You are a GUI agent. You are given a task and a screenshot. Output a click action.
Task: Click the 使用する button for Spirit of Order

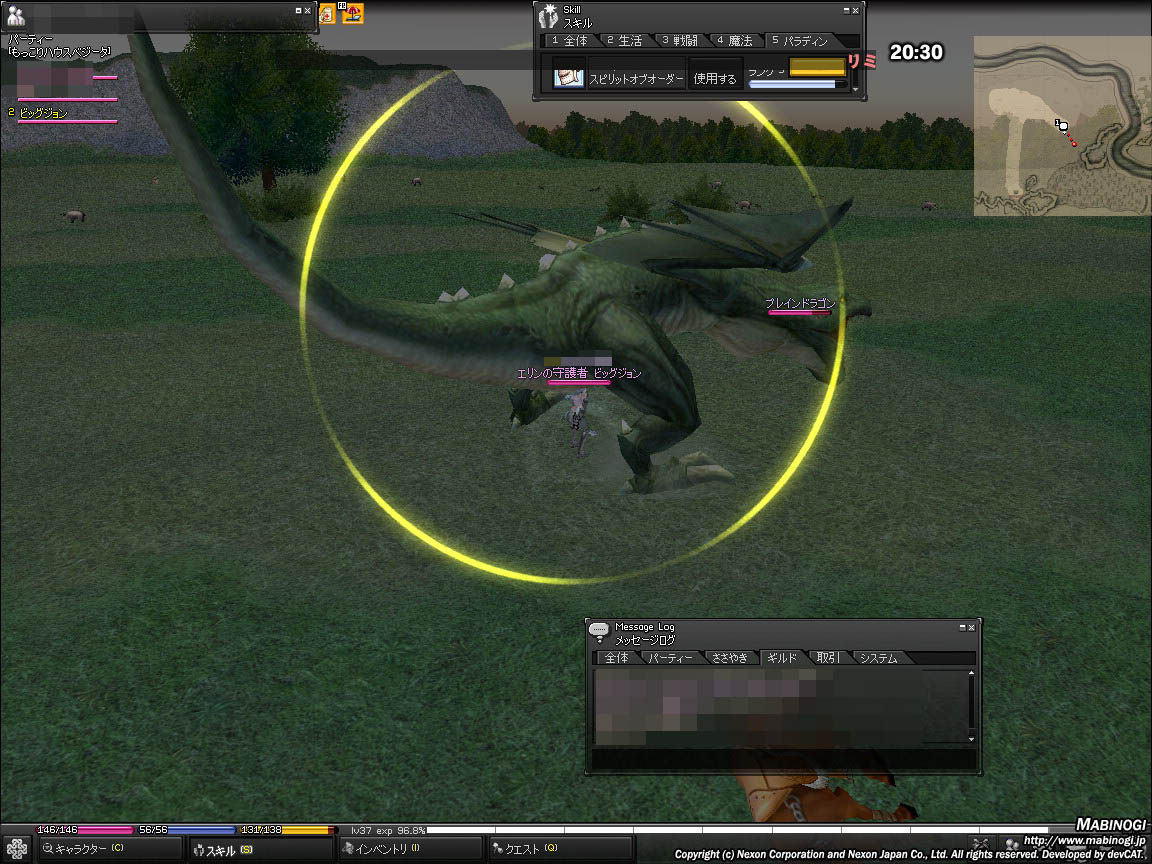click(715, 78)
